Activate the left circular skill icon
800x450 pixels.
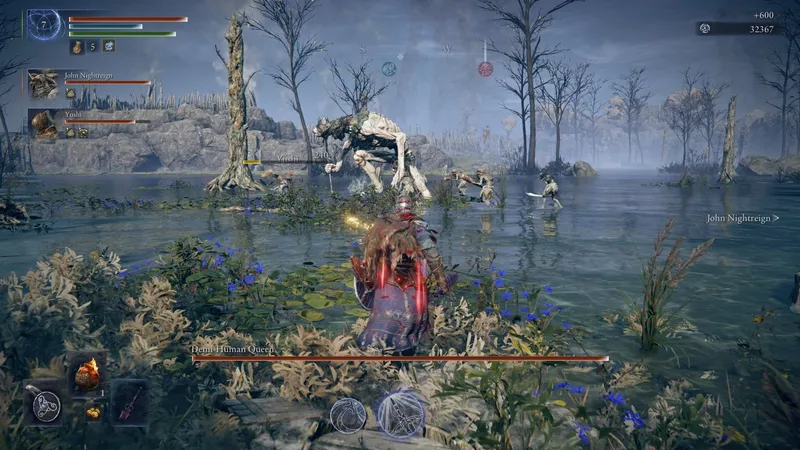(x=347, y=414)
